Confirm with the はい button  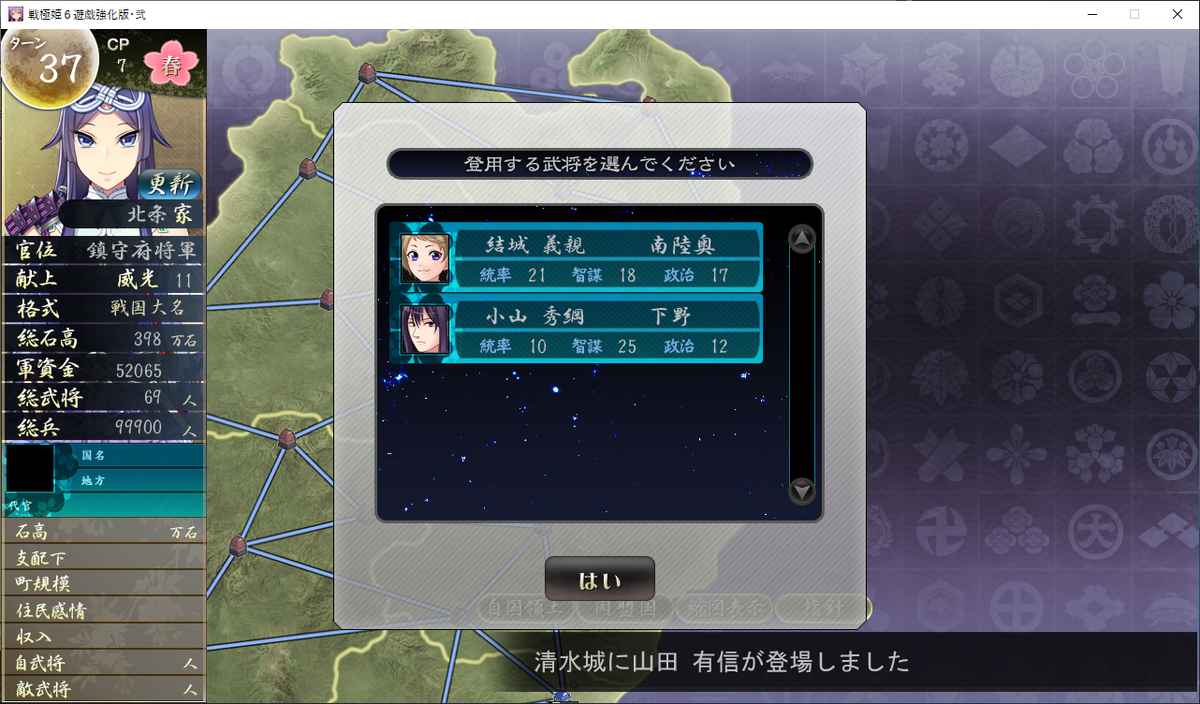pyautogui.click(x=600, y=580)
